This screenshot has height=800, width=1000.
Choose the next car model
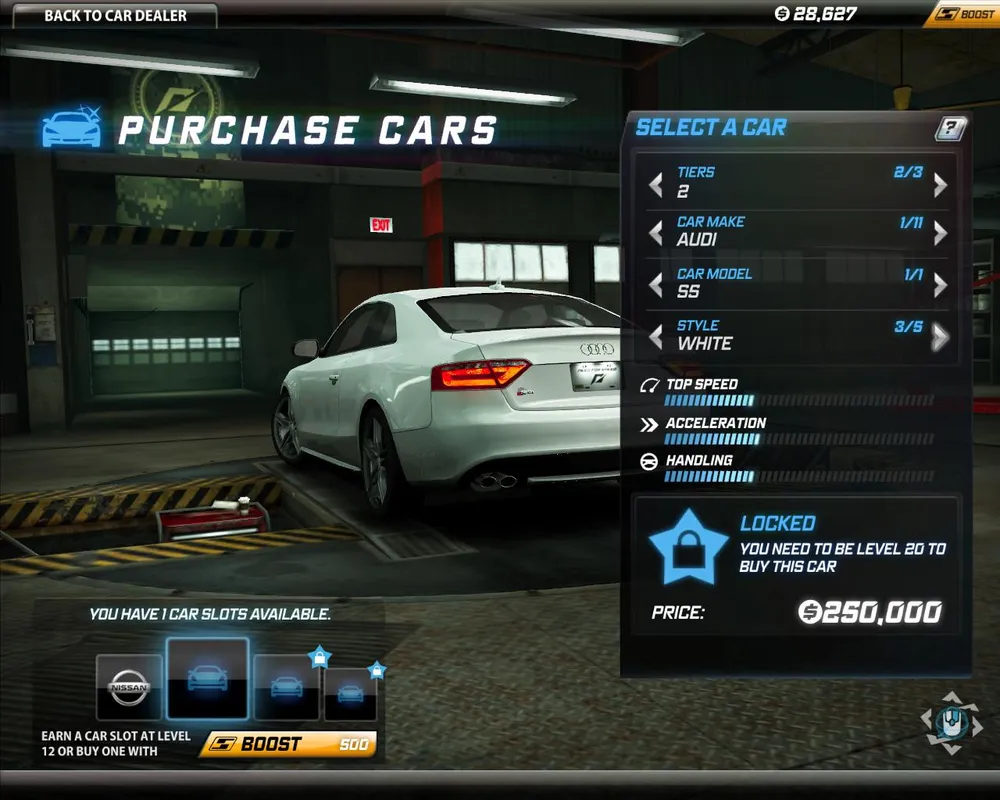coord(940,285)
